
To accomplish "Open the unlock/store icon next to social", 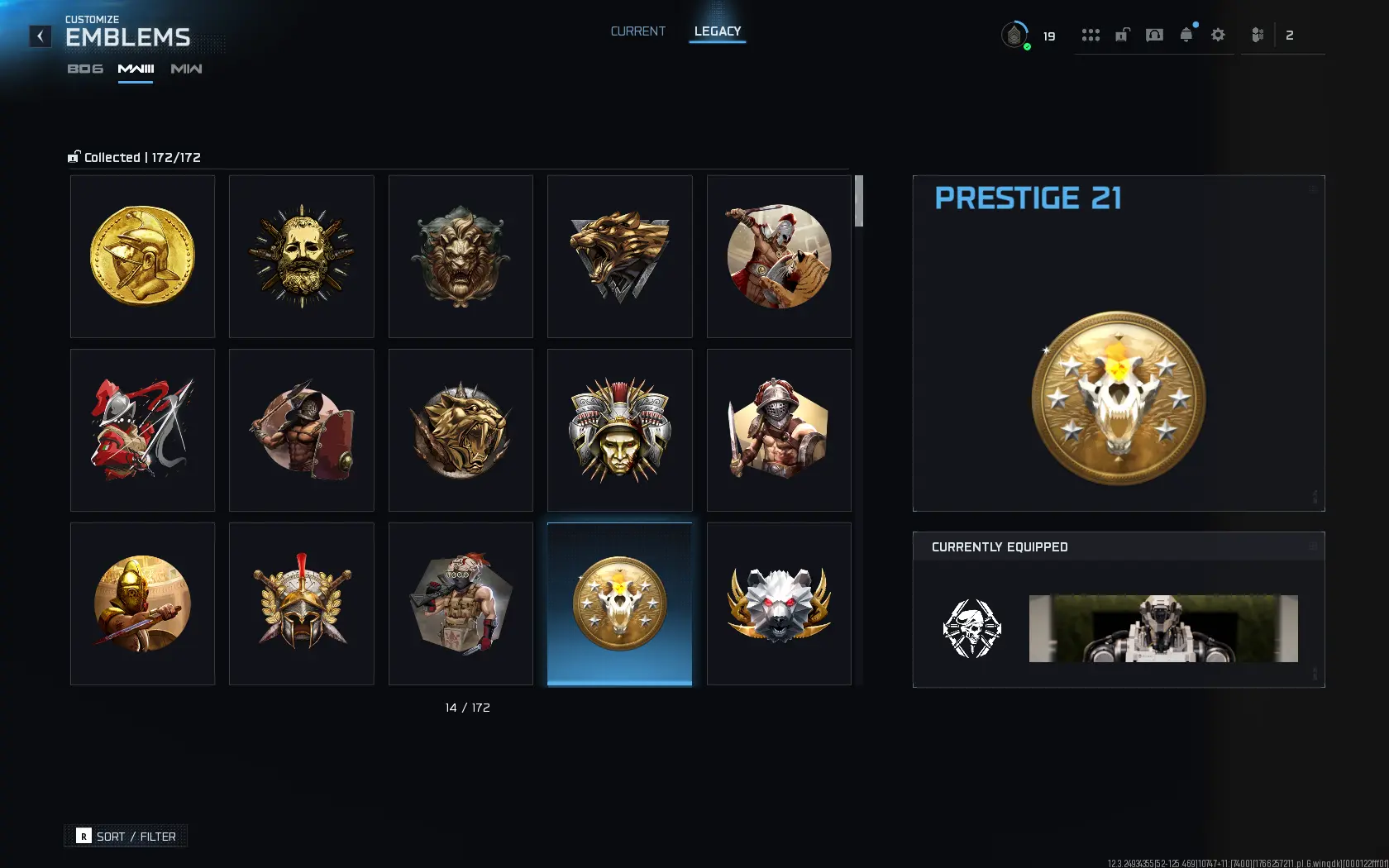I will [1122, 35].
